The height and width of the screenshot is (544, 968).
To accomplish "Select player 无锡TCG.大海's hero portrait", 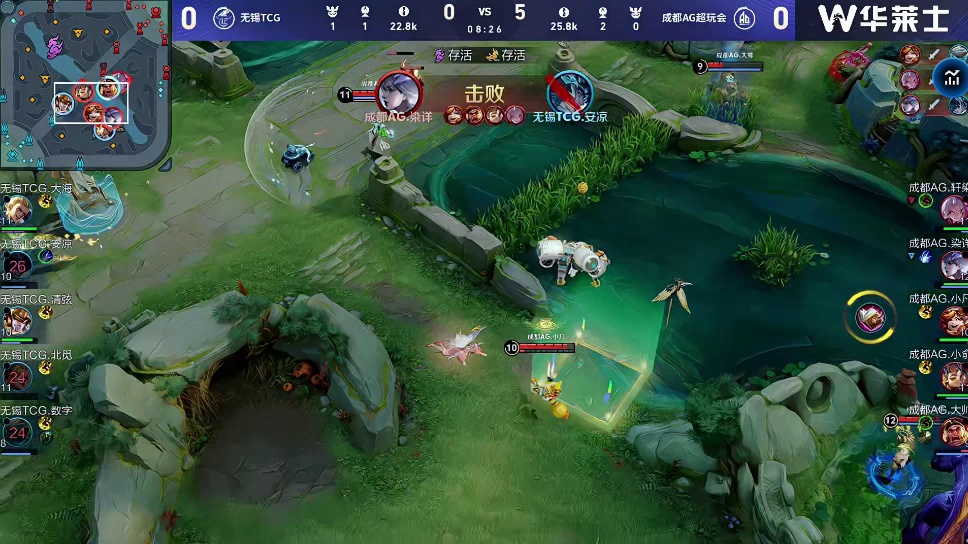I will click(17, 210).
